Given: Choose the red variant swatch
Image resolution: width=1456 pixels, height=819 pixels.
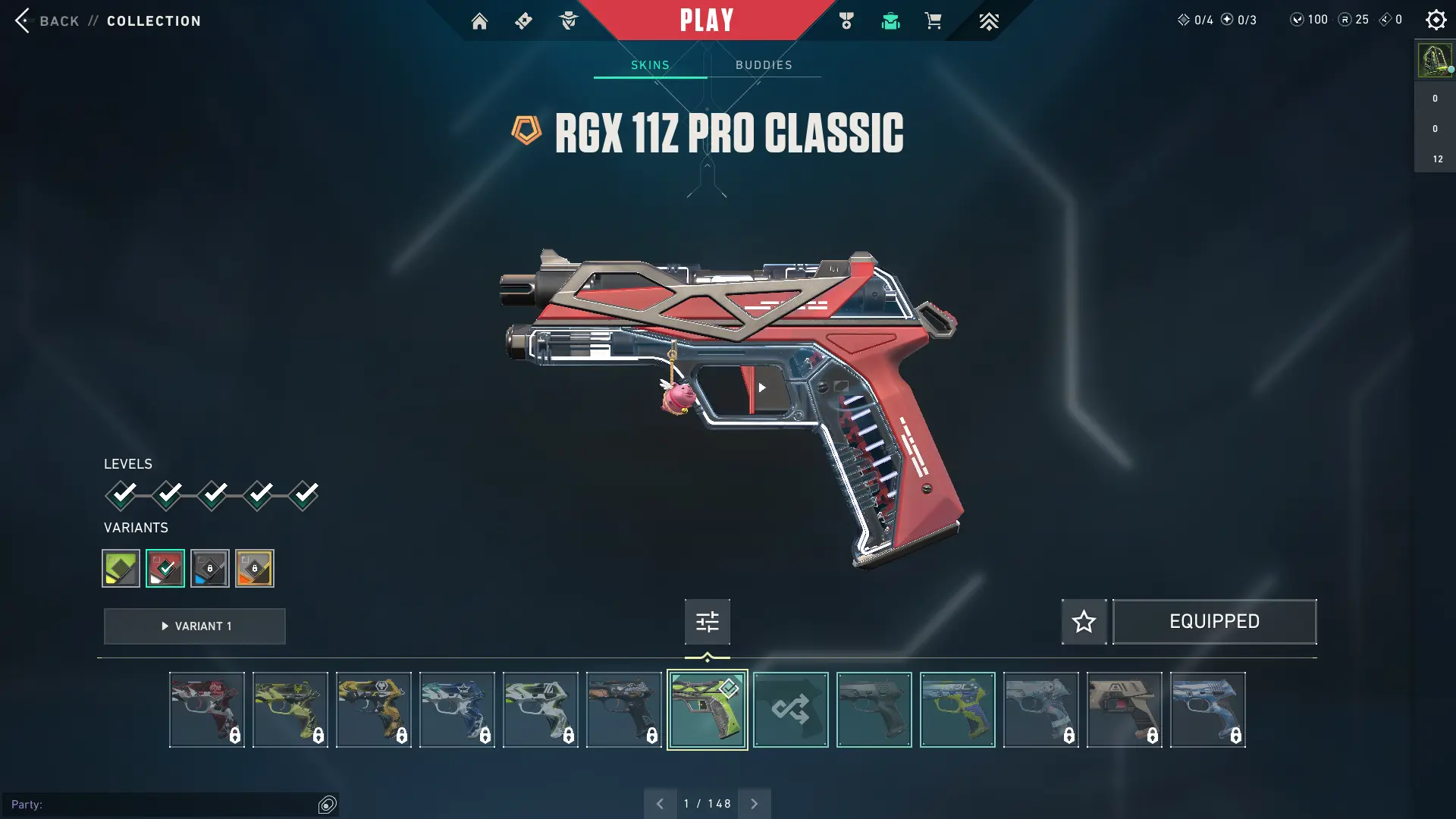Looking at the screenshot, I should click(165, 568).
